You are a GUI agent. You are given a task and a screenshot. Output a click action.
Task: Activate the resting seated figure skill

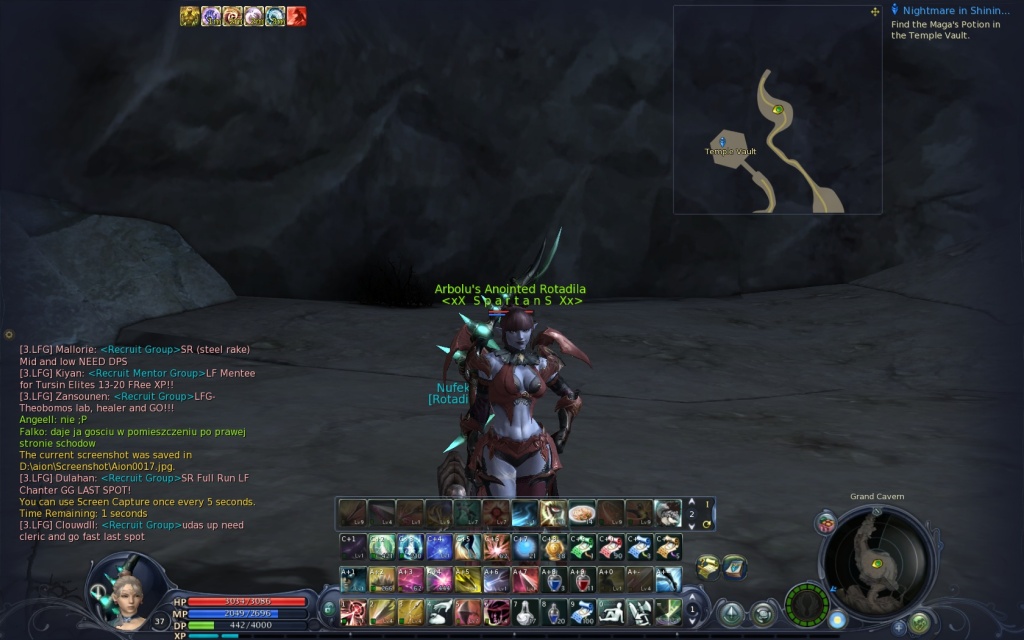point(611,611)
